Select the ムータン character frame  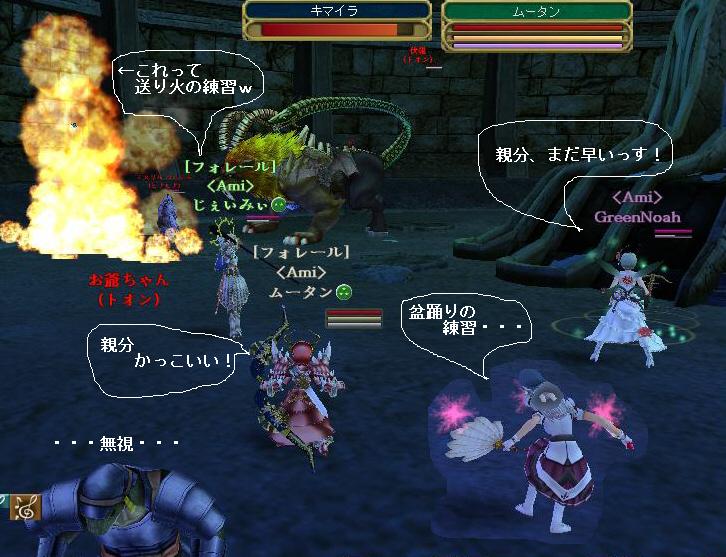pyautogui.click(x=537, y=25)
